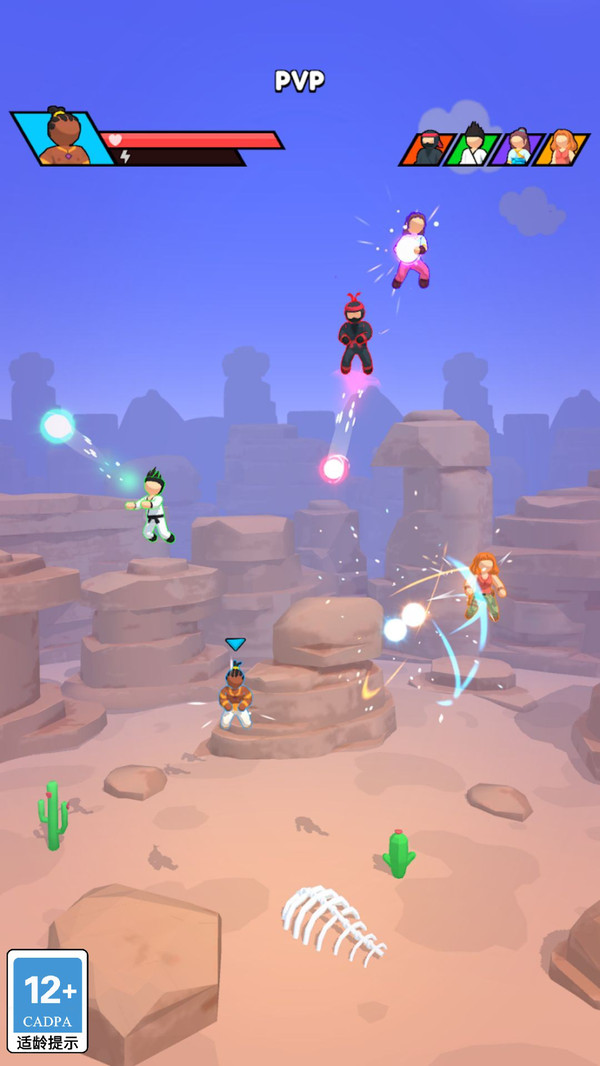Open the CADPA 12+ age rating notice
The height and width of the screenshot is (1066, 600).
48,1000
